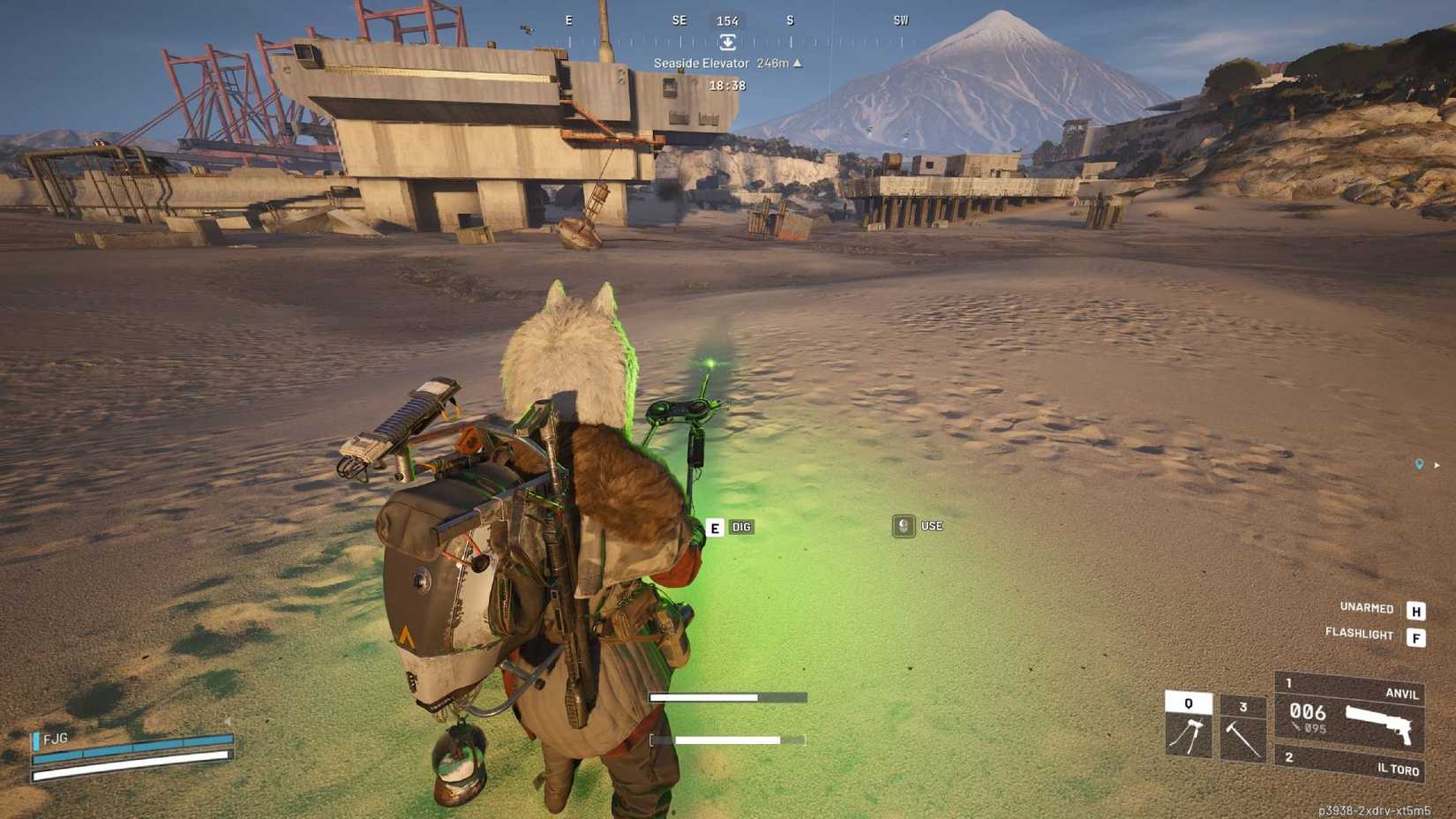Image resolution: width=1456 pixels, height=819 pixels.
Task: Click the gamepad icon next to USE
Action: (902, 526)
